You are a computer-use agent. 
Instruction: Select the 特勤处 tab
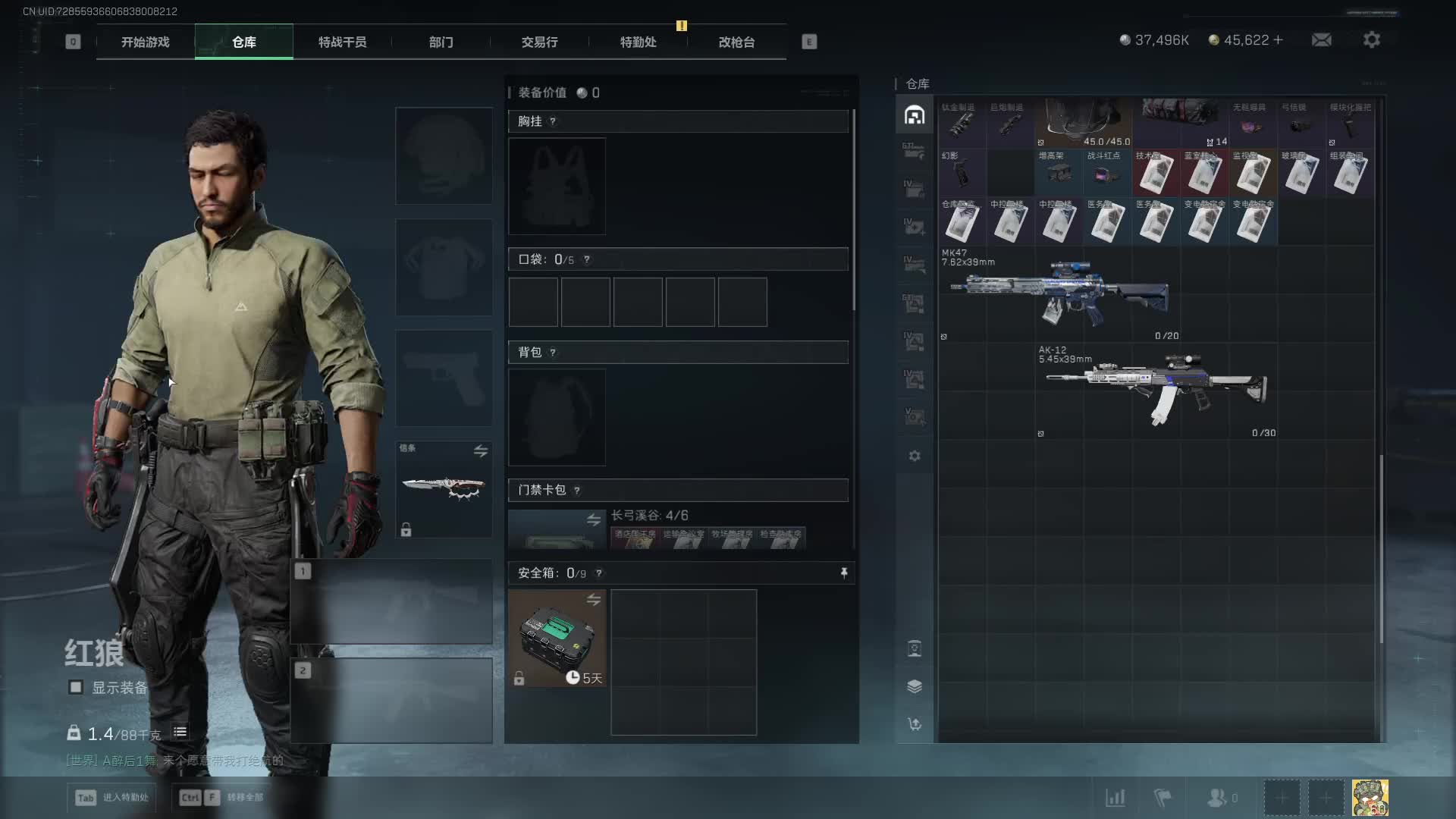coord(638,42)
